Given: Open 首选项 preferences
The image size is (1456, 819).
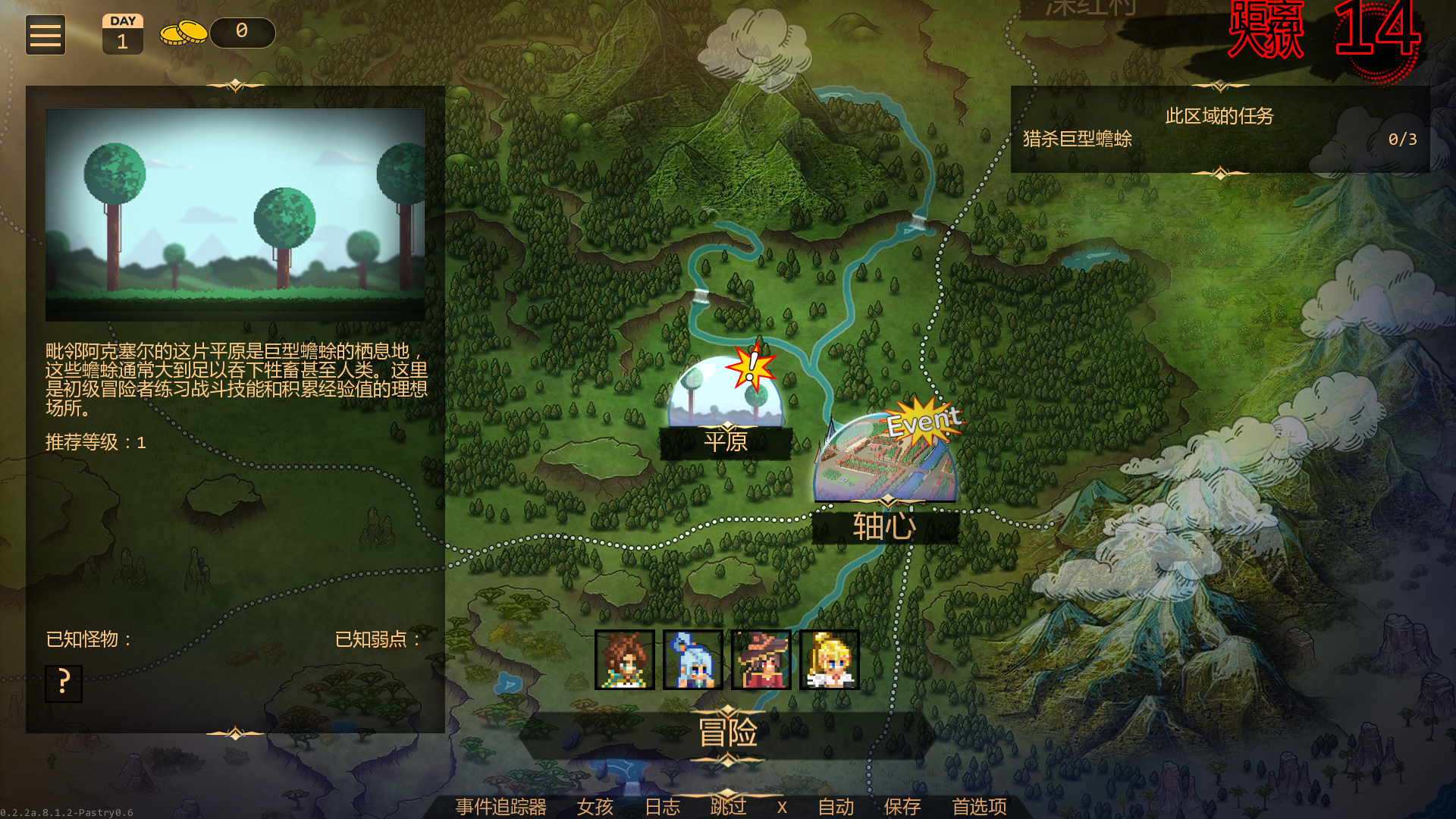Looking at the screenshot, I should tap(980, 807).
